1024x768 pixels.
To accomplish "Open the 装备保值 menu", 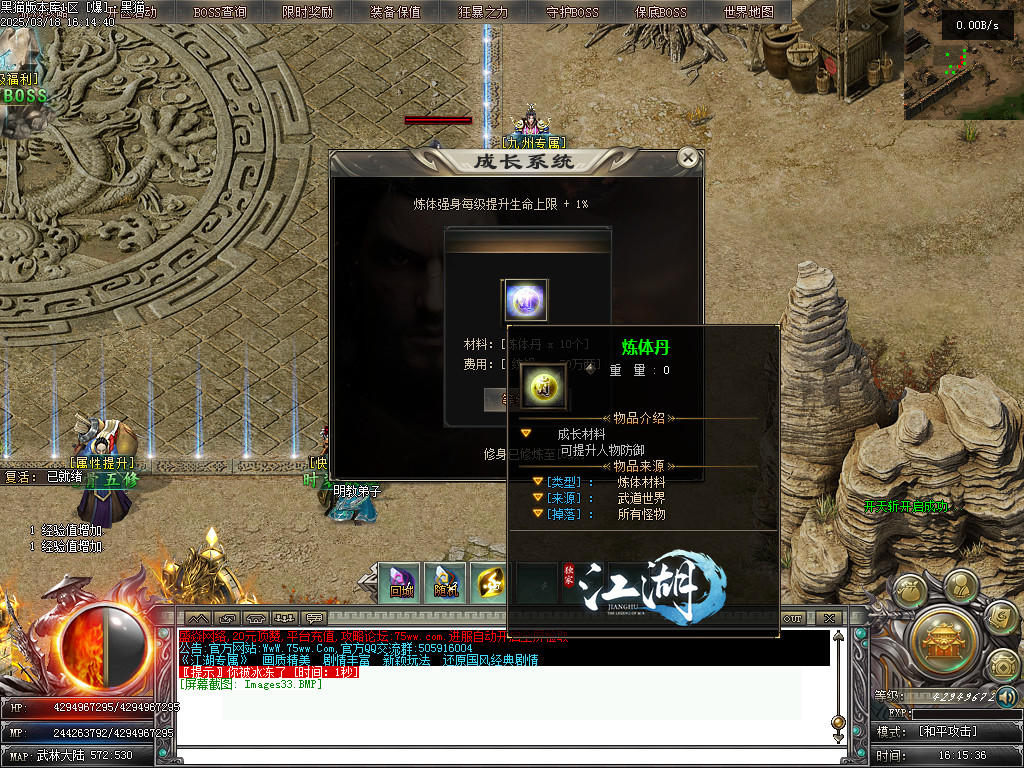I will [395, 12].
